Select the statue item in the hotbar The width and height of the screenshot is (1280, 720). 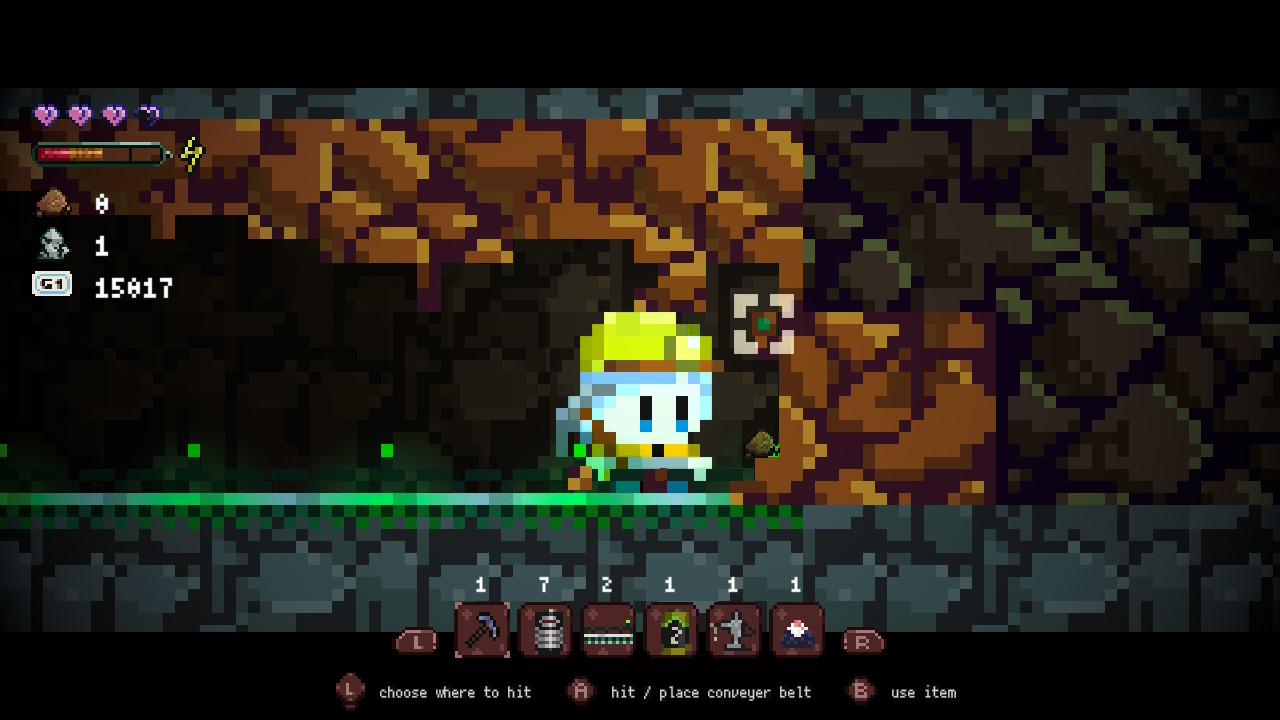click(734, 633)
